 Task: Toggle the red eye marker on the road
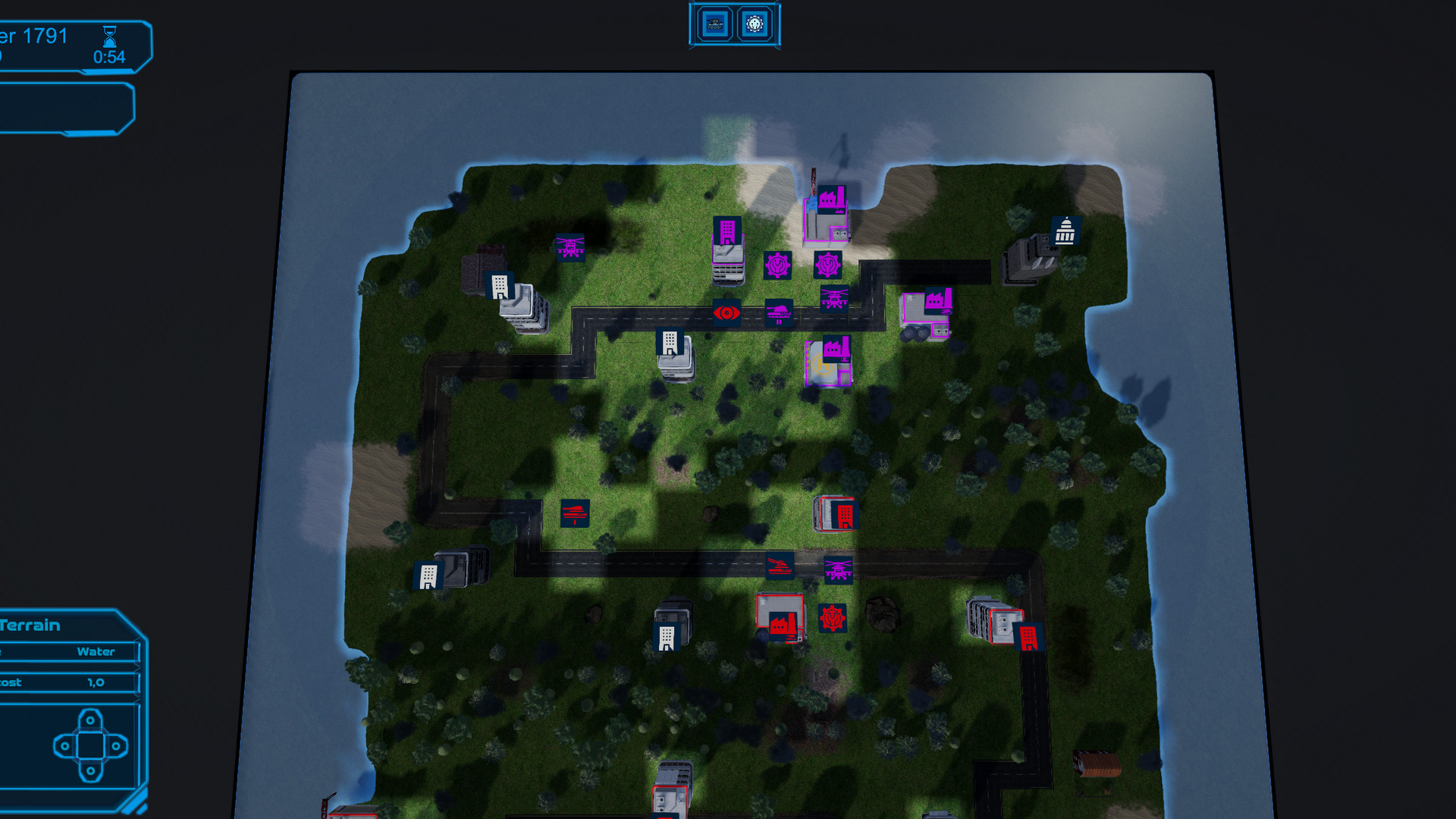(726, 314)
